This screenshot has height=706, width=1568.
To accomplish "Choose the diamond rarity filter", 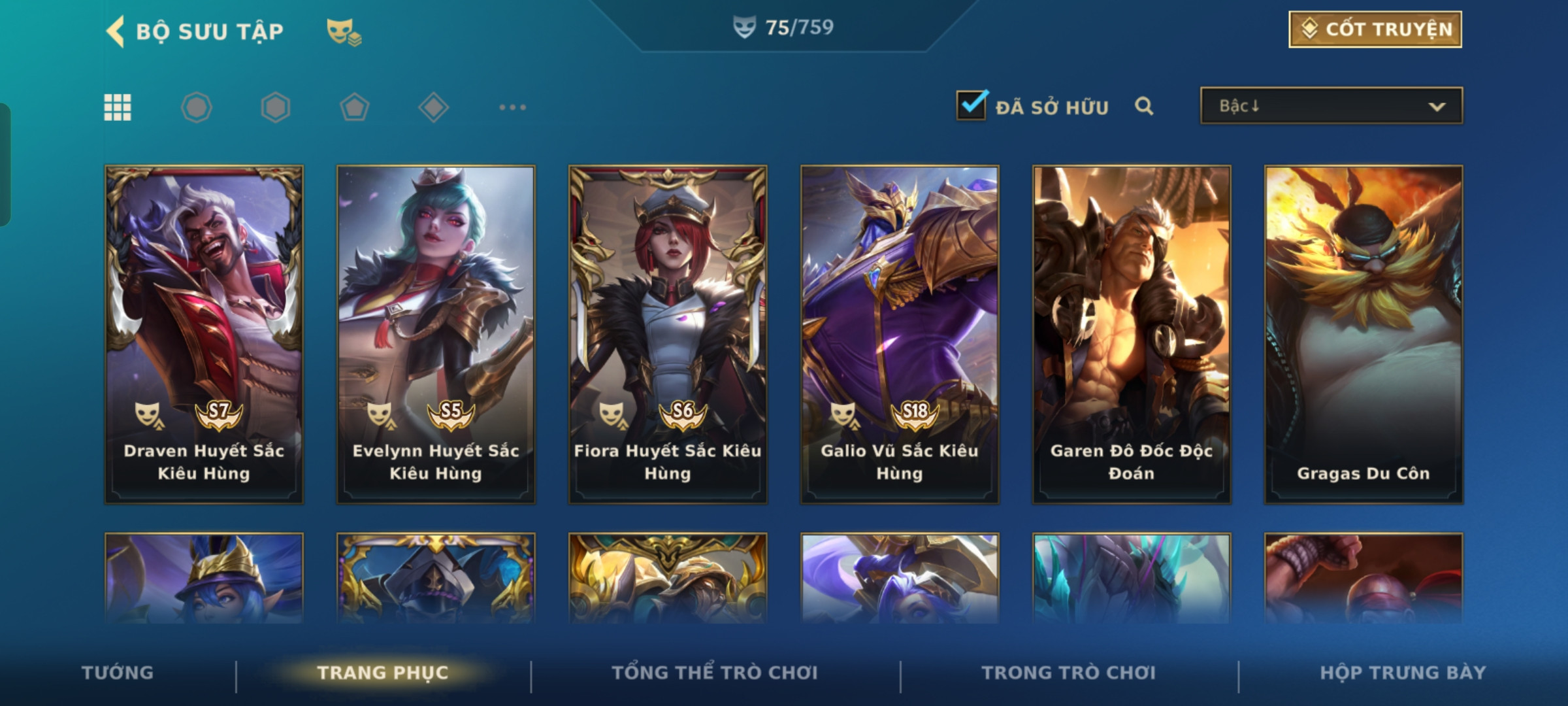I will (x=433, y=107).
